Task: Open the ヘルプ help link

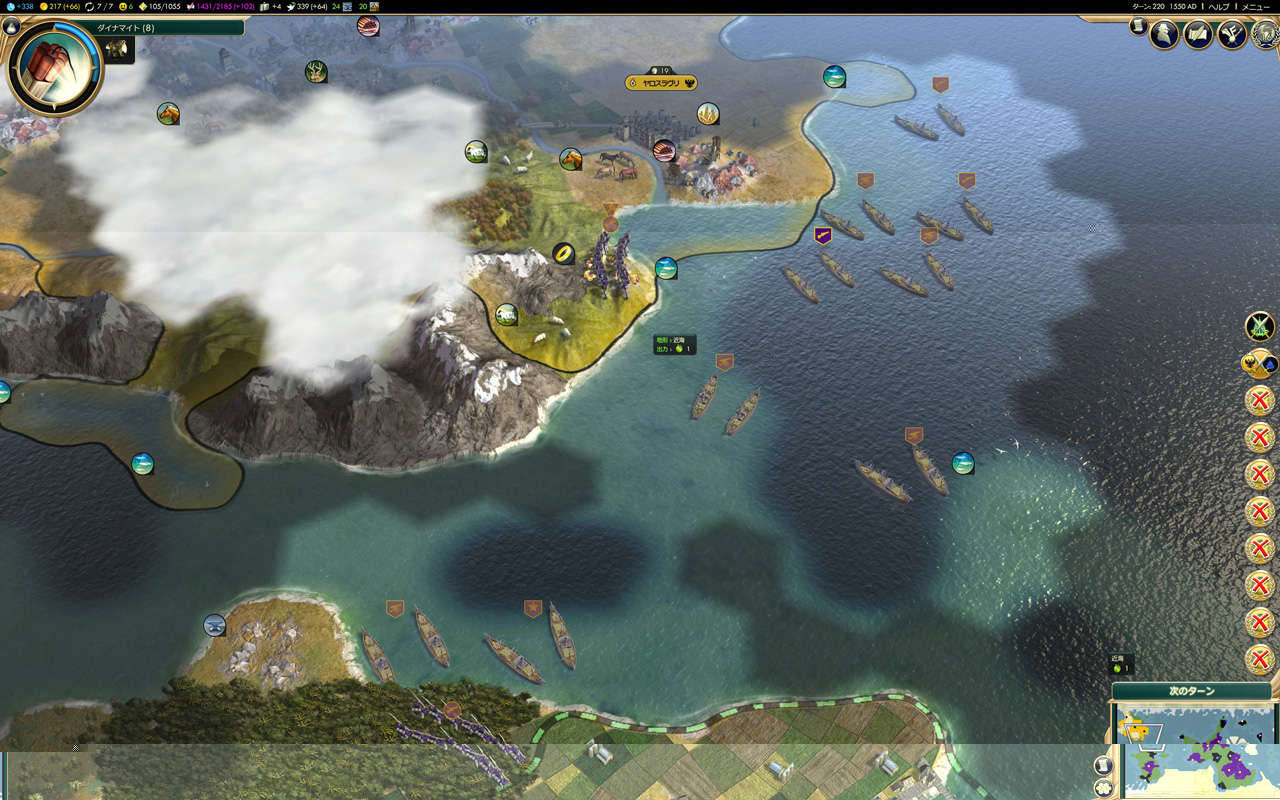Action: pos(1219,7)
